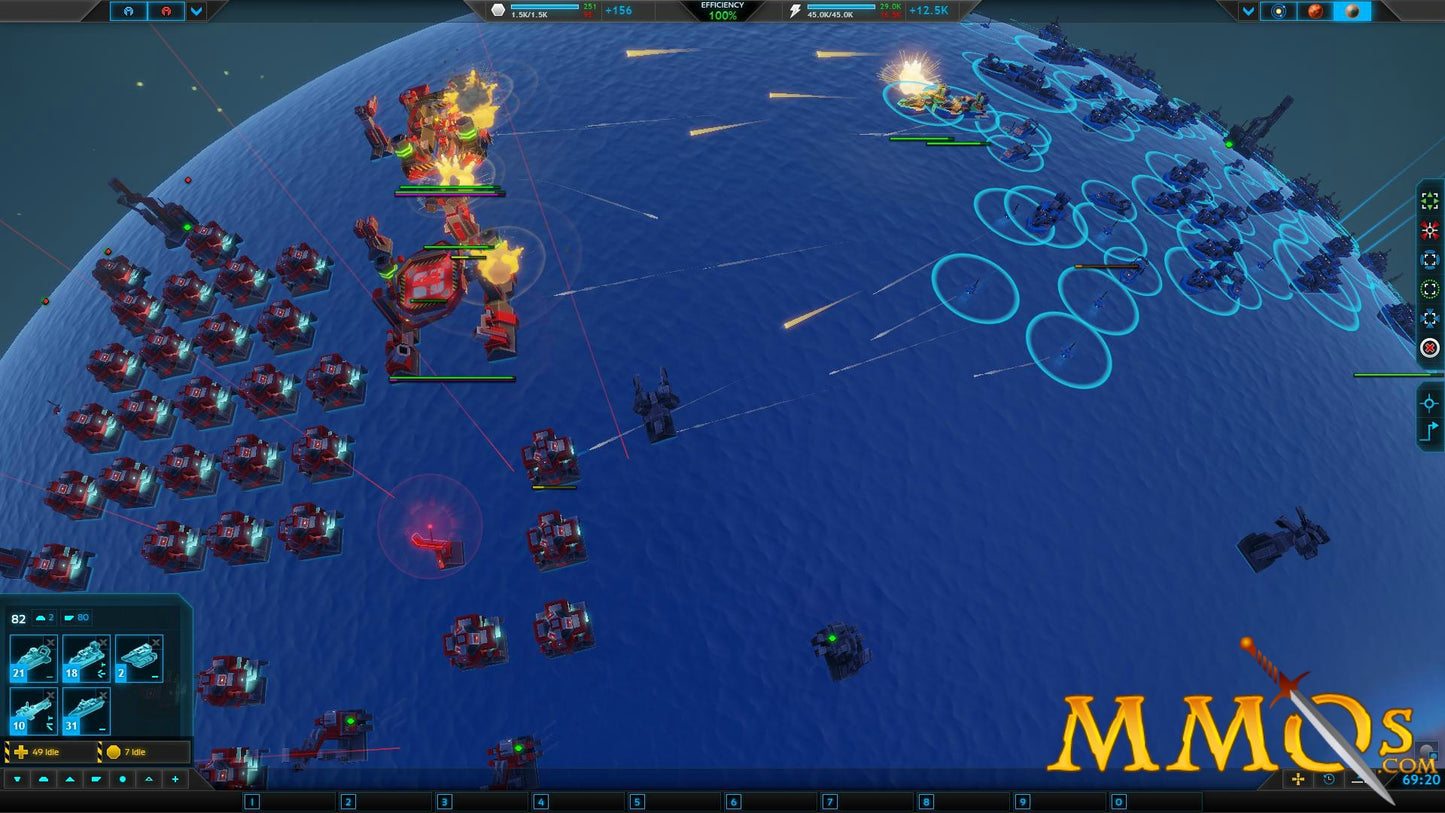1445x813 pixels.
Task: Click the red X stop command
Action: pyautogui.click(x=1430, y=348)
